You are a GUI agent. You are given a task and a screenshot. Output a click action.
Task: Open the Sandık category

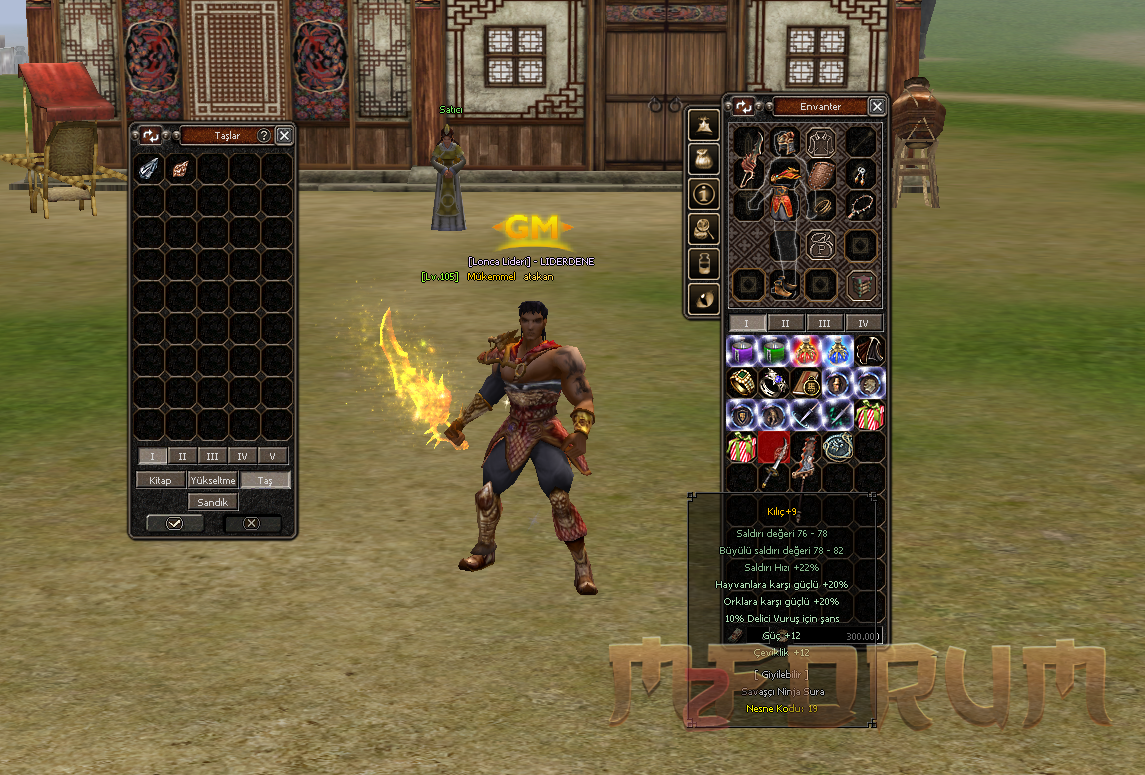(212, 502)
